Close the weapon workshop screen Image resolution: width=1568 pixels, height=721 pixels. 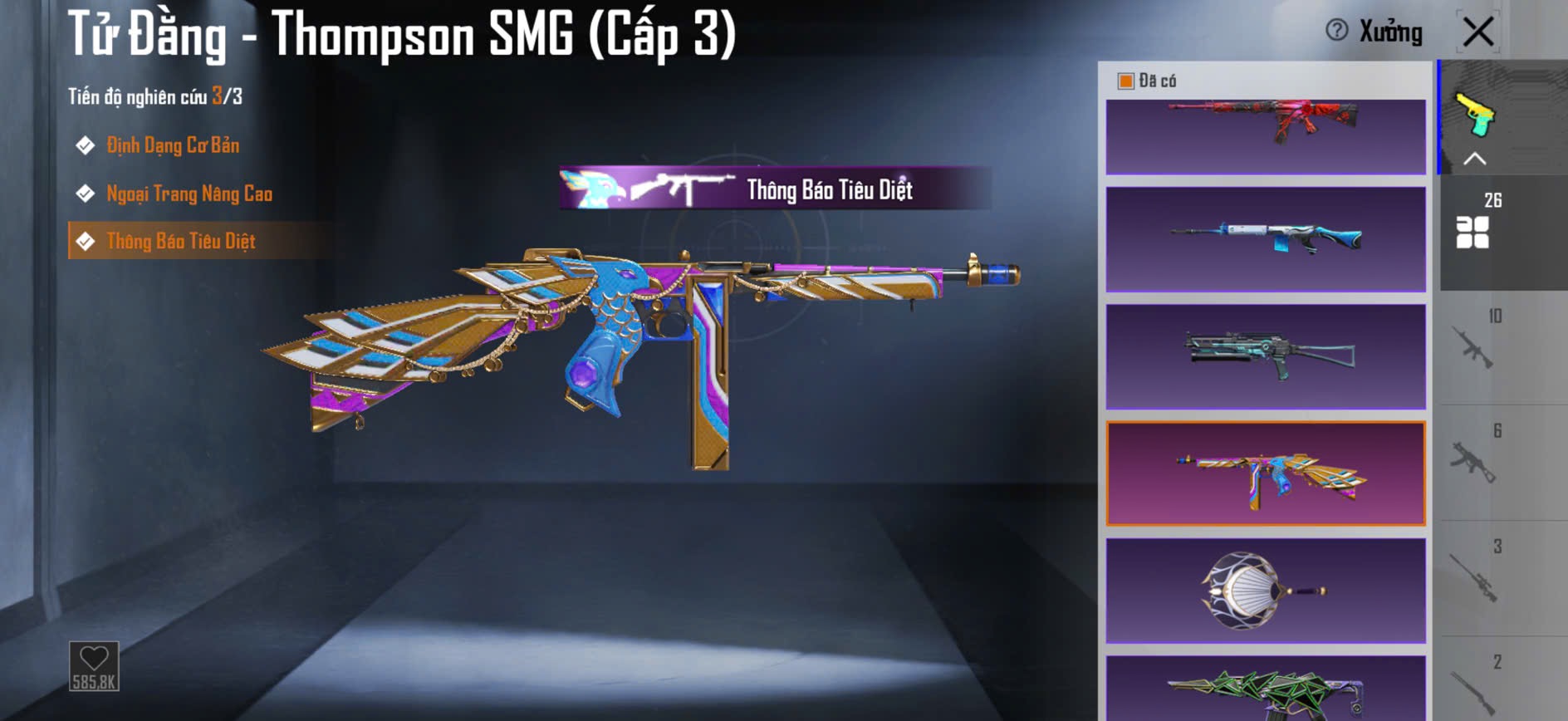click(1478, 32)
